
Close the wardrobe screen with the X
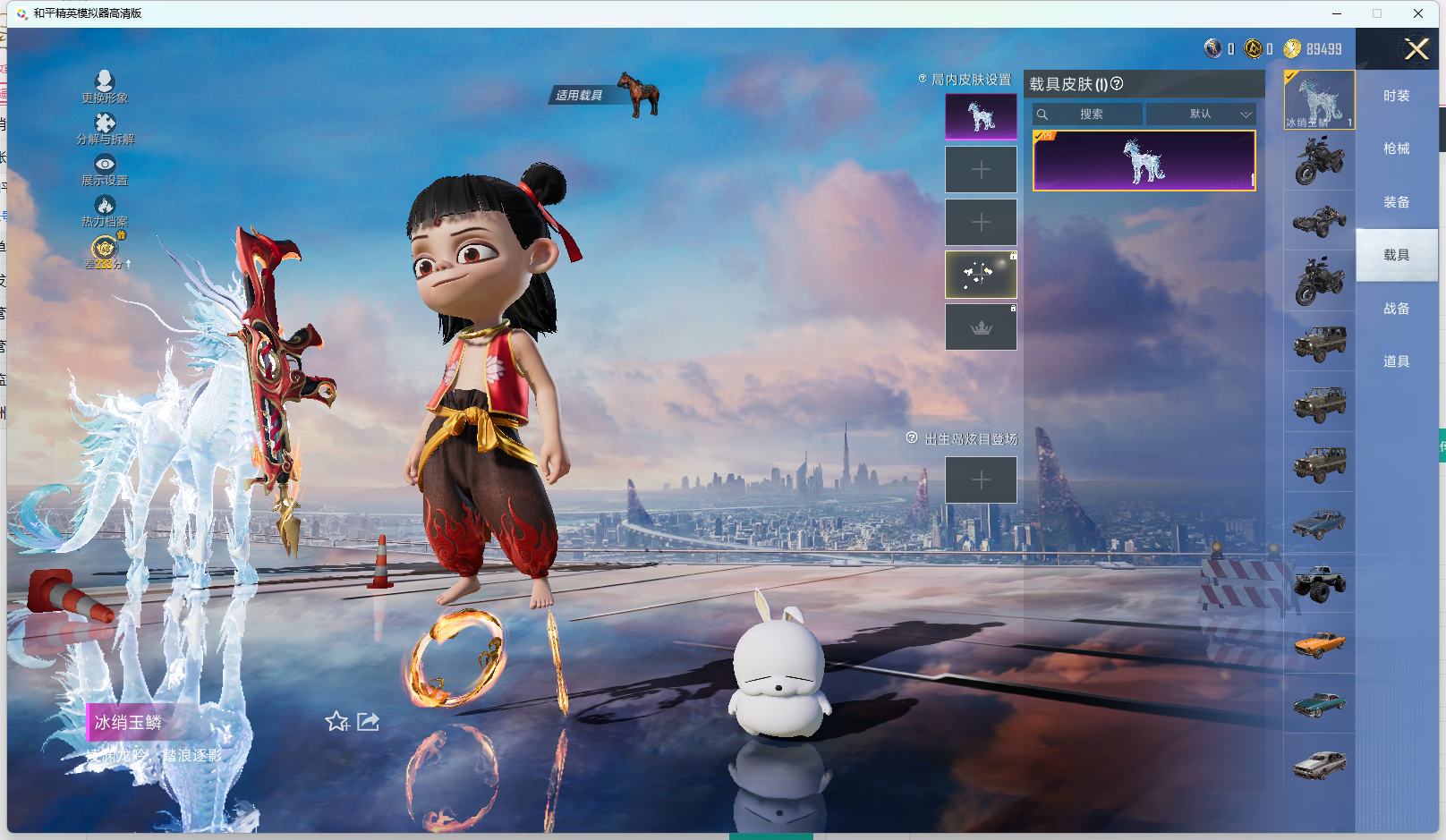pos(1416,49)
